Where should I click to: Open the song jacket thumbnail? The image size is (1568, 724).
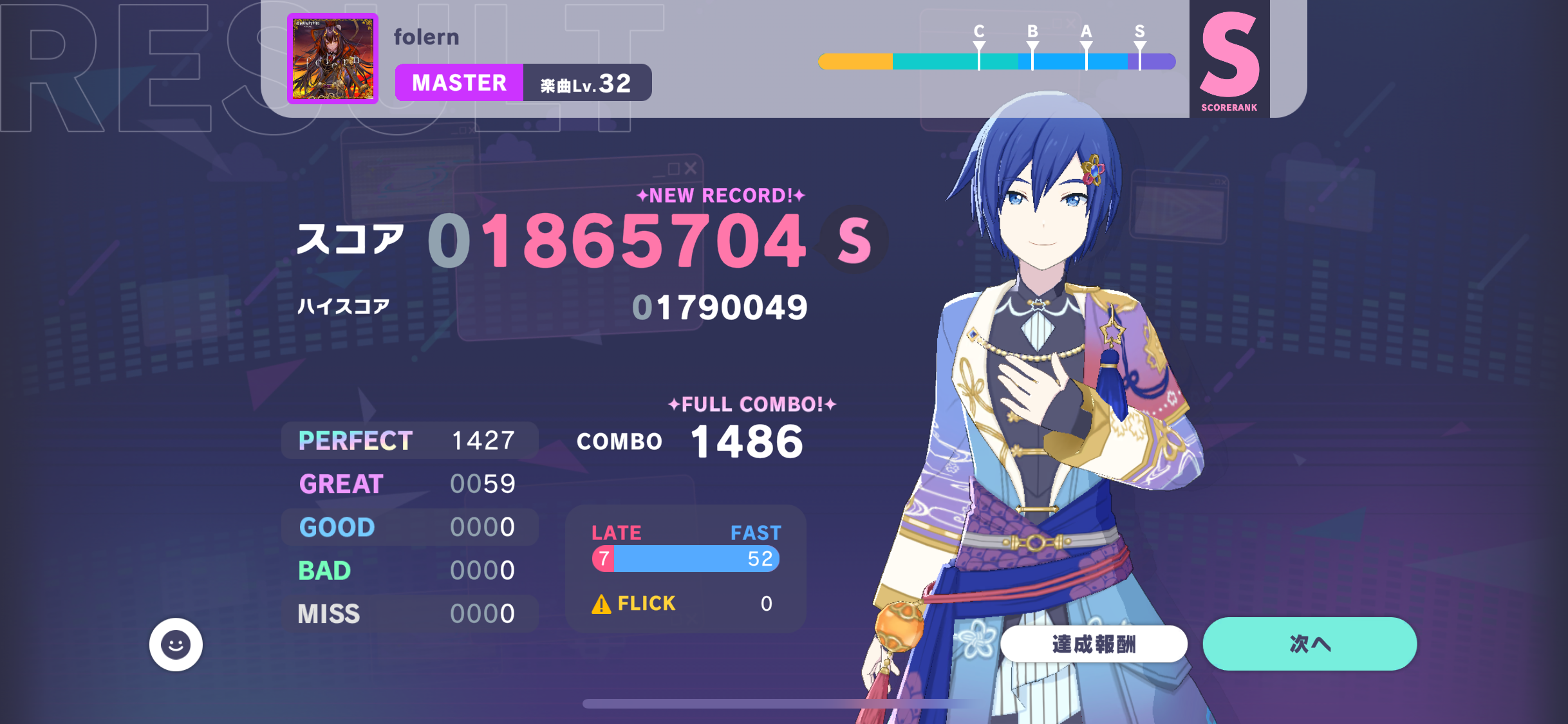tap(331, 58)
